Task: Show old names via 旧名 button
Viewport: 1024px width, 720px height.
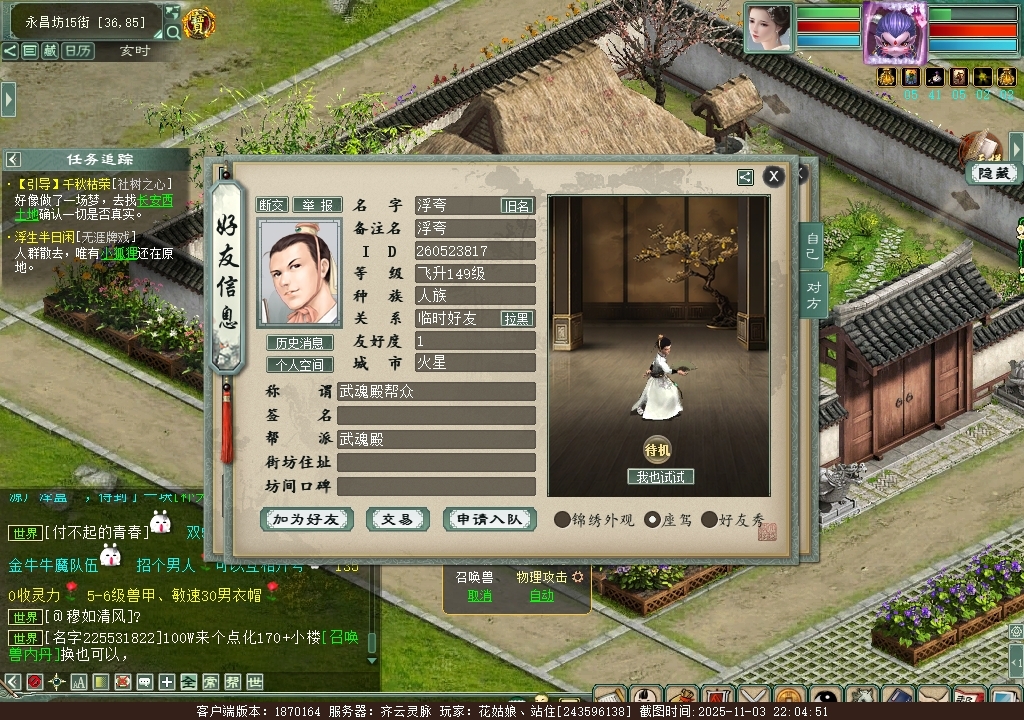Action: (517, 205)
